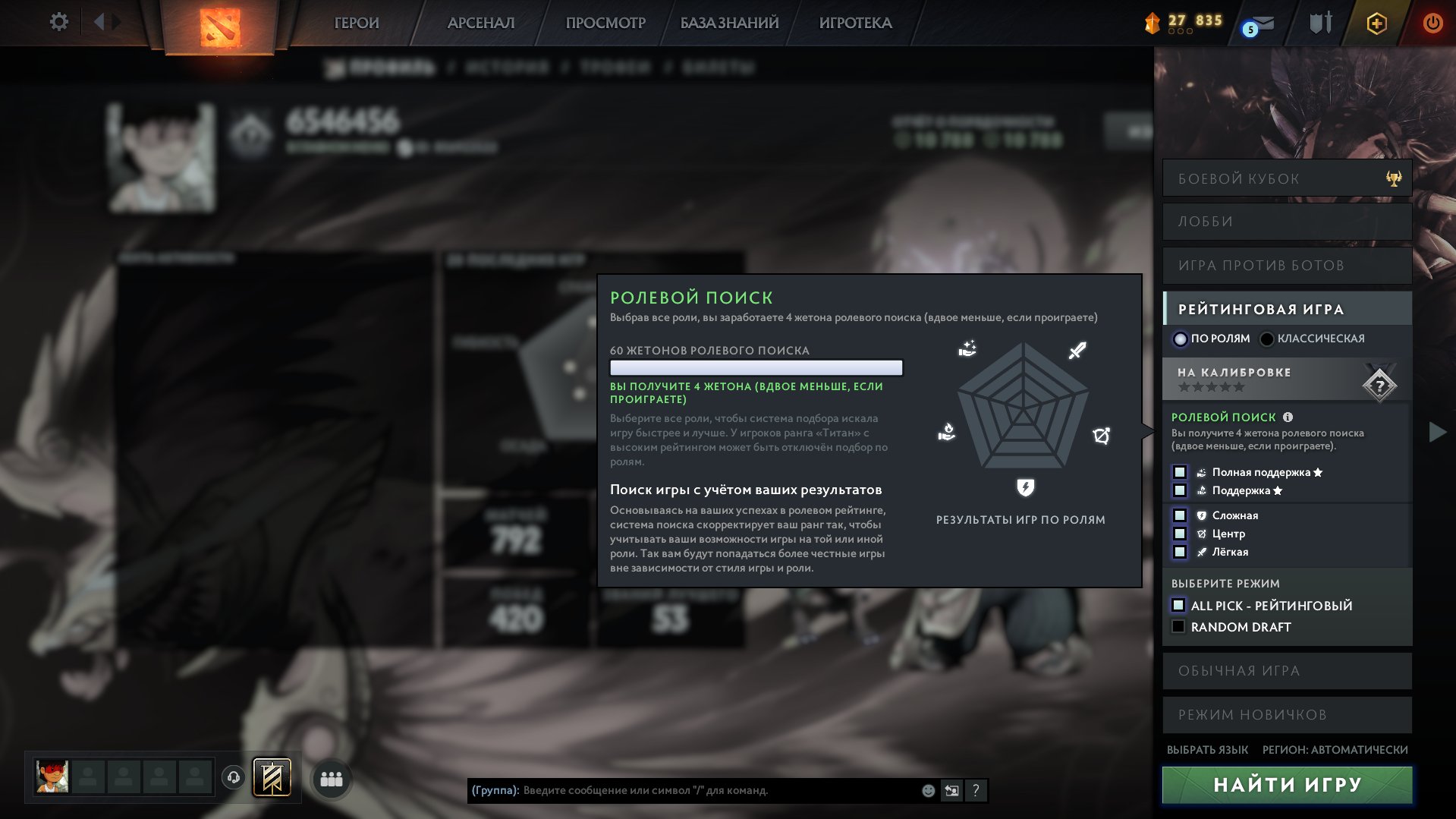Open the settings gear icon
The height and width of the screenshot is (819, 1456).
tap(58, 22)
